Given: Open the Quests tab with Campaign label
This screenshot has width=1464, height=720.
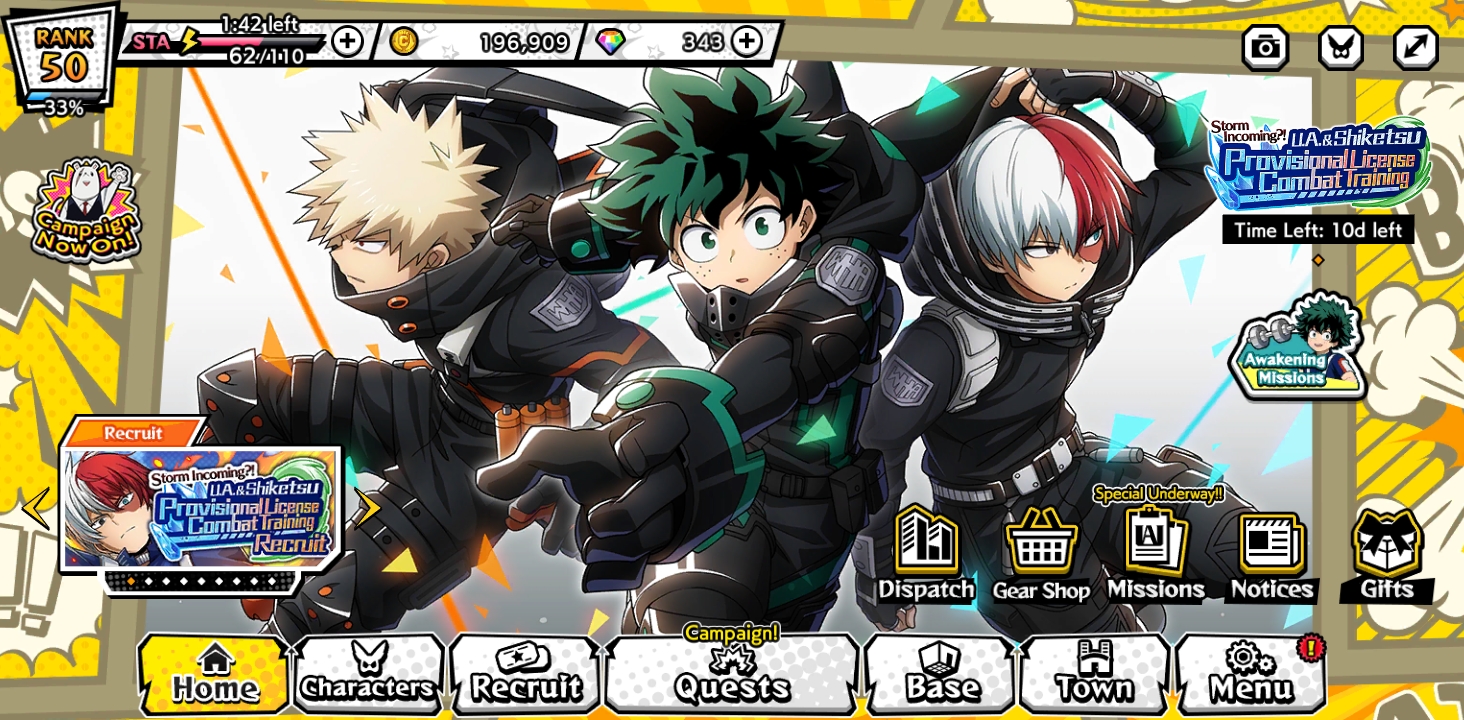Looking at the screenshot, I should (730, 678).
